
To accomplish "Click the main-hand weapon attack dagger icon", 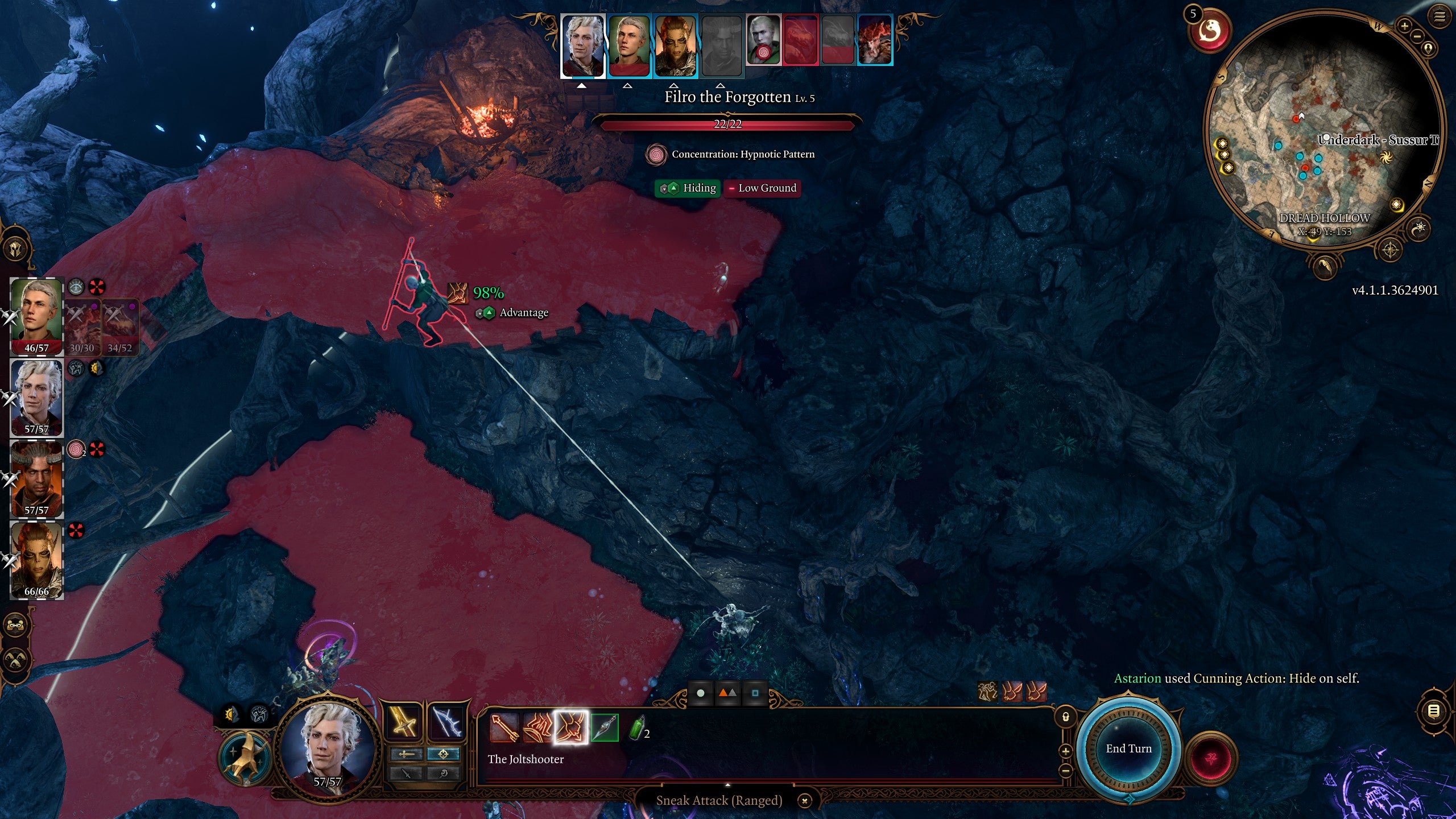I will (406, 774).
